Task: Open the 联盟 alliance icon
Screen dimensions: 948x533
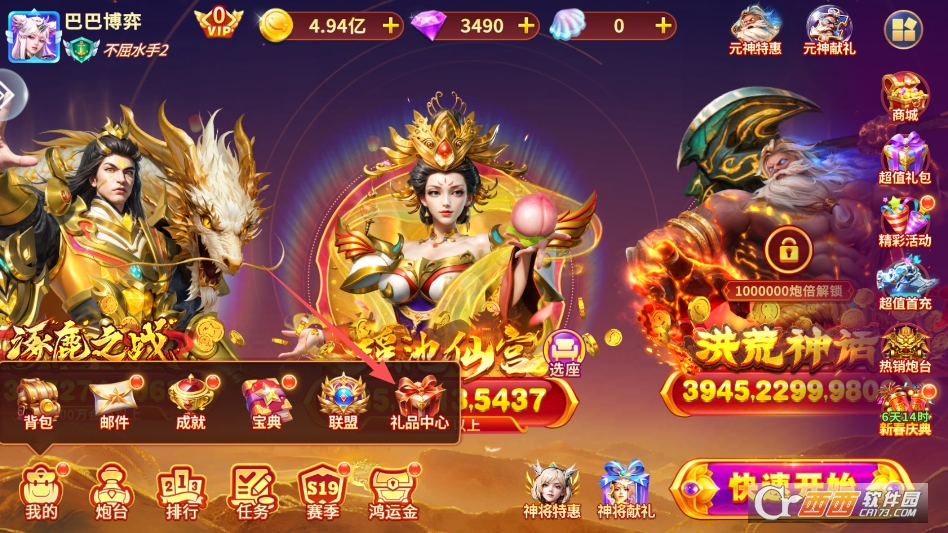Action: (343, 402)
